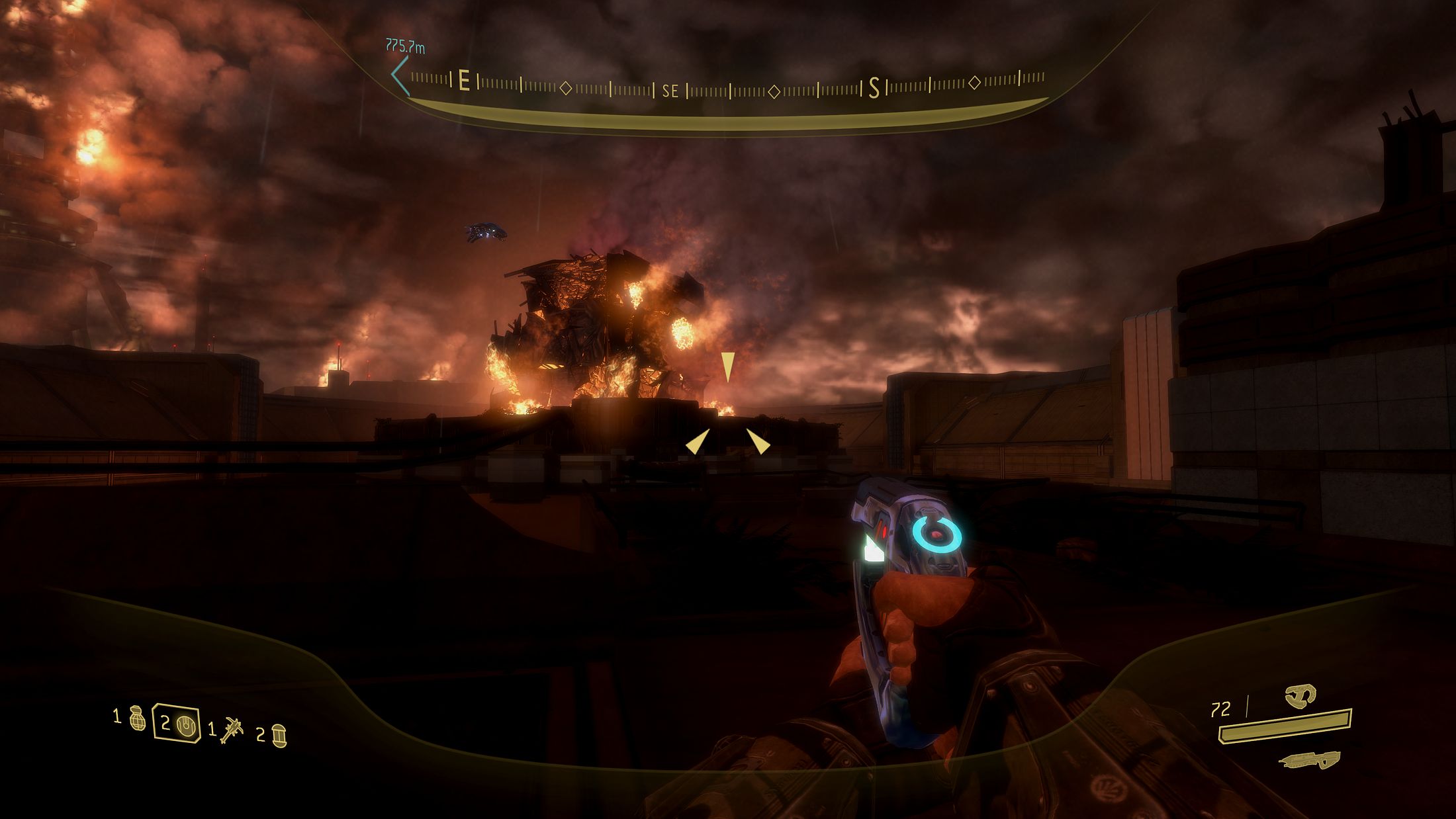This screenshot has height=819, width=1456.
Task: Select the firebomb grenade icon
Action: point(279,736)
